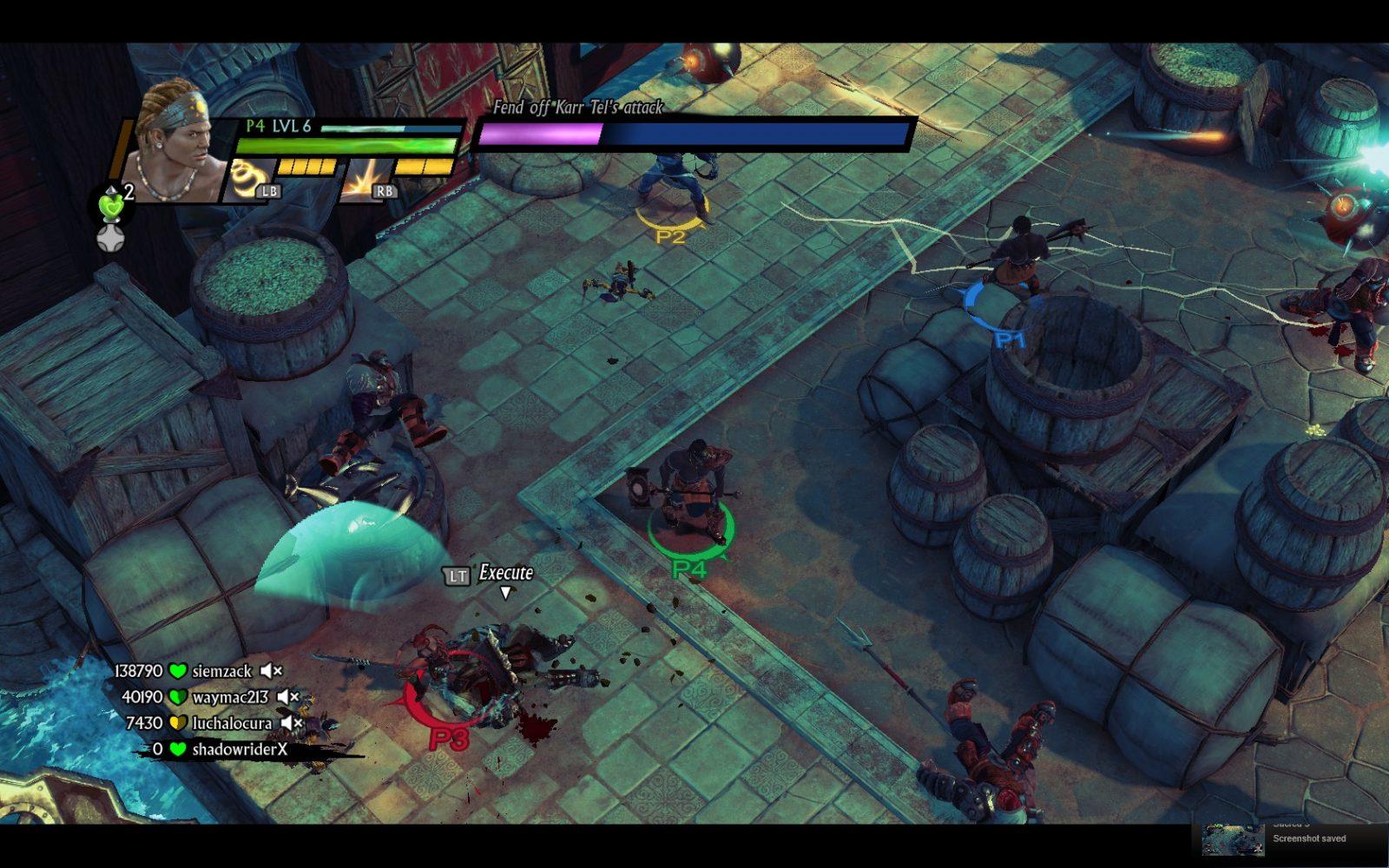The width and height of the screenshot is (1389, 868).
Task: Use the green heart health potion
Action: point(111,206)
